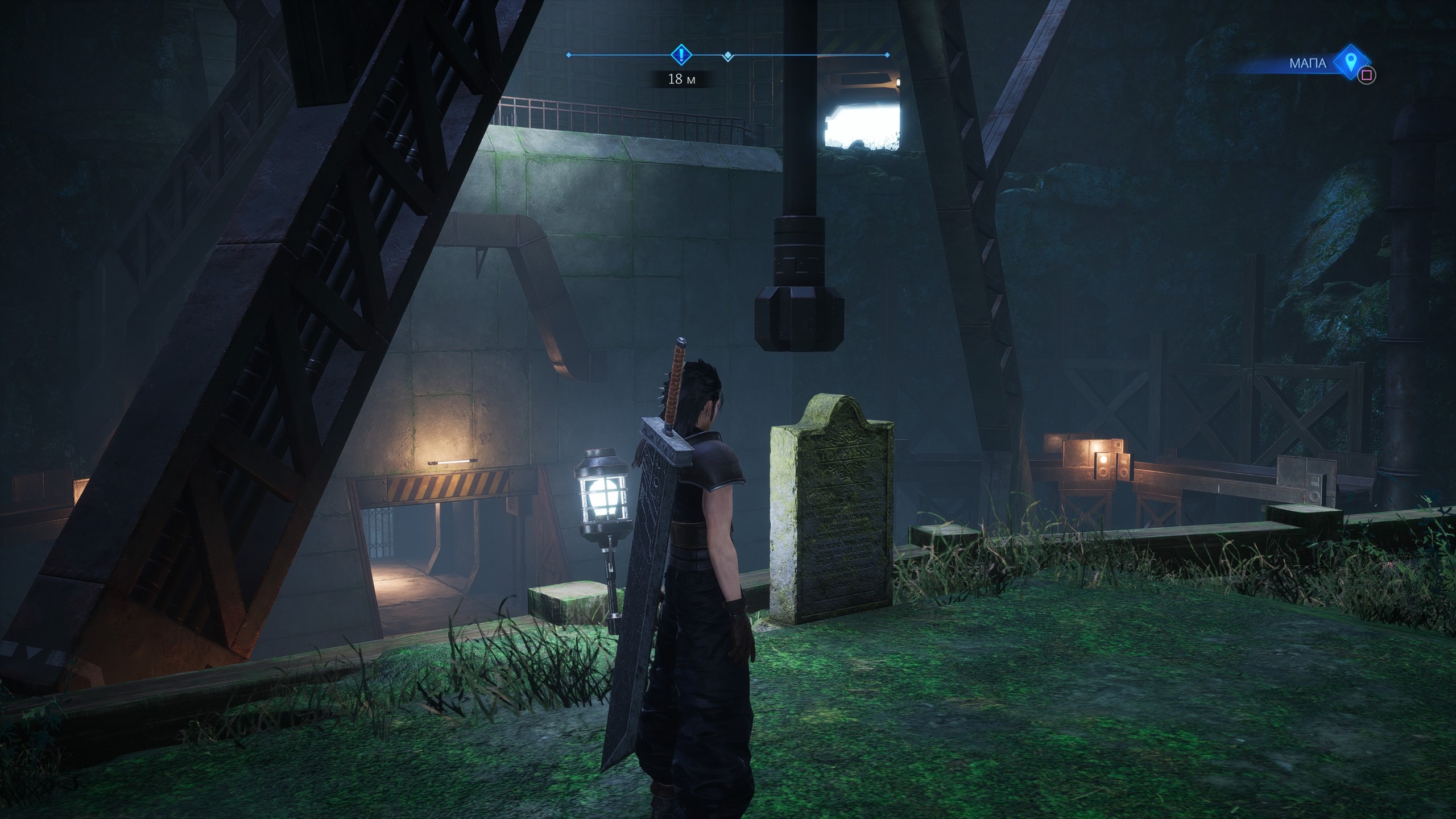Click the small diamond waypoint on compass
1456x819 pixels.
(x=728, y=56)
